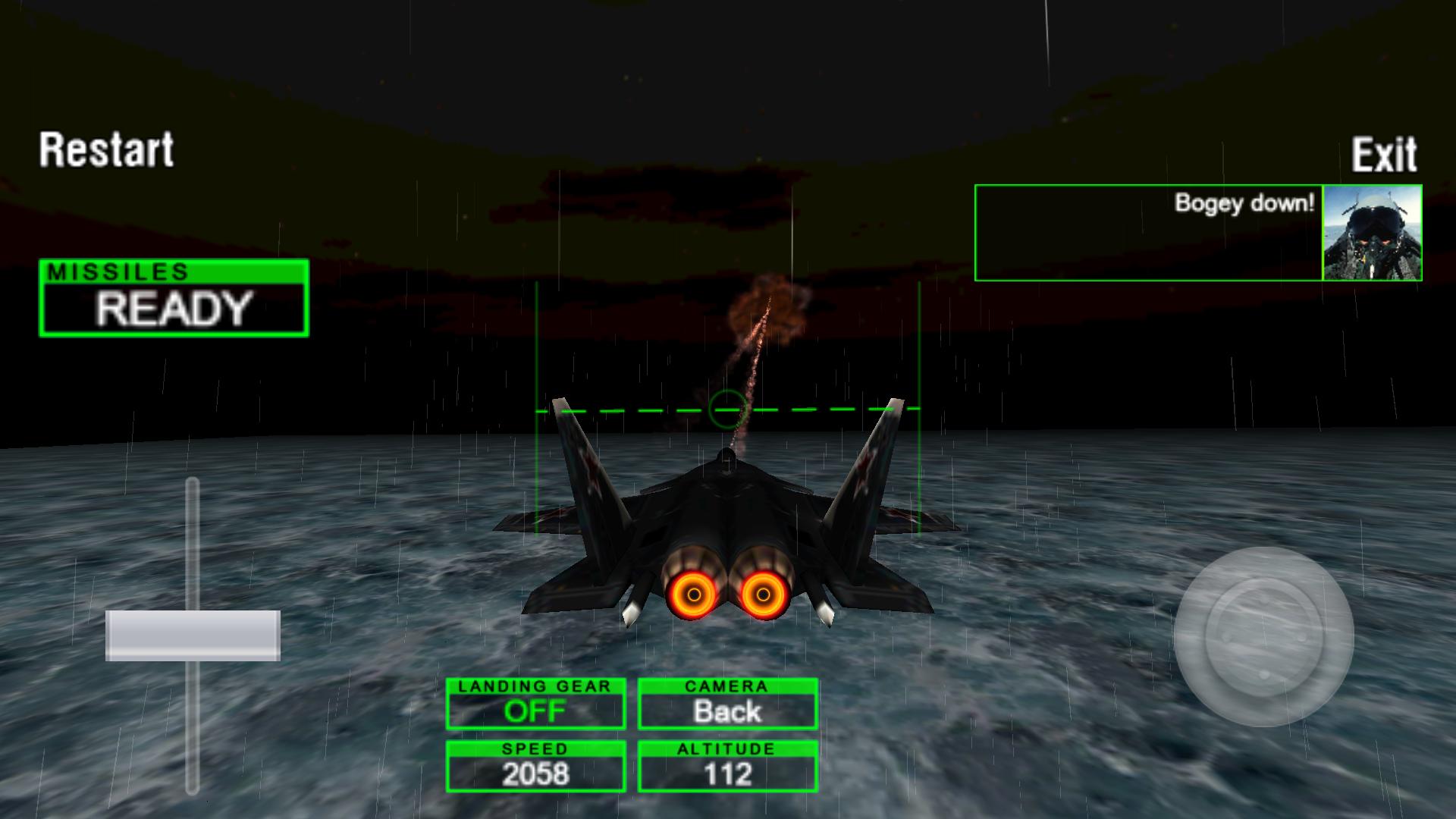The image size is (1456, 819).
Task: Fire missiles with the READY button
Action: [174, 299]
